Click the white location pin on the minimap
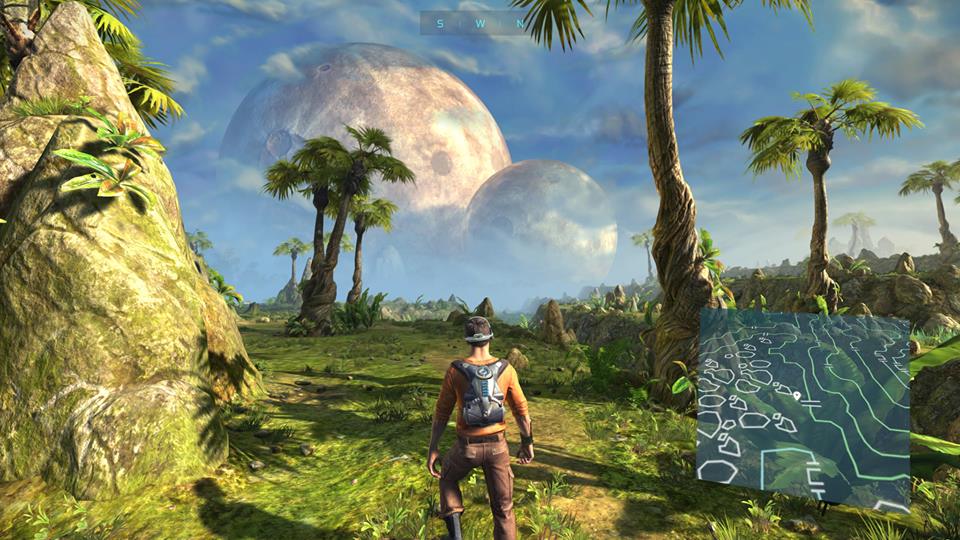Screen dimensions: 960x540 pyautogui.click(x=796, y=397)
